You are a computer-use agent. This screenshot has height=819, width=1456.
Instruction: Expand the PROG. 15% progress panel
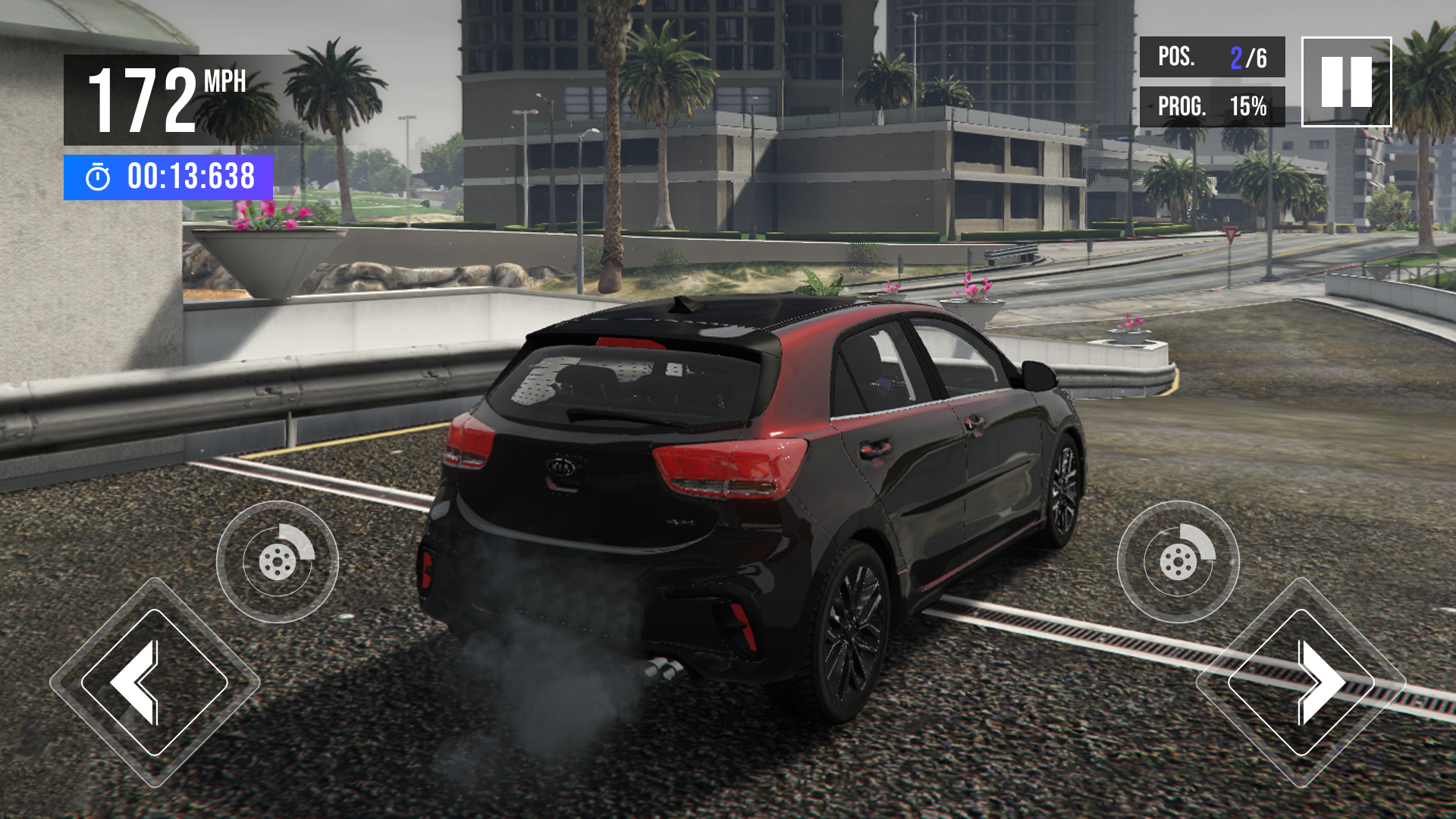1212,106
